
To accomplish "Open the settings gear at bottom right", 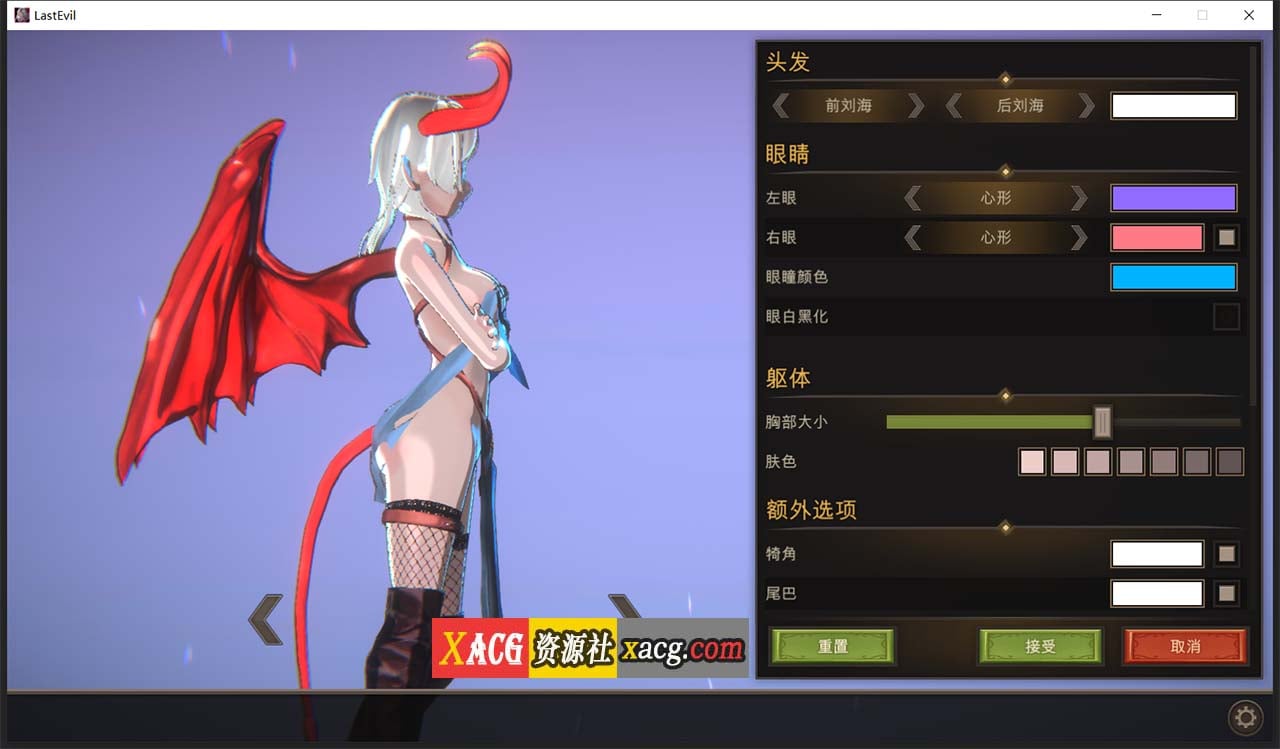I will (x=1245, y=718).
